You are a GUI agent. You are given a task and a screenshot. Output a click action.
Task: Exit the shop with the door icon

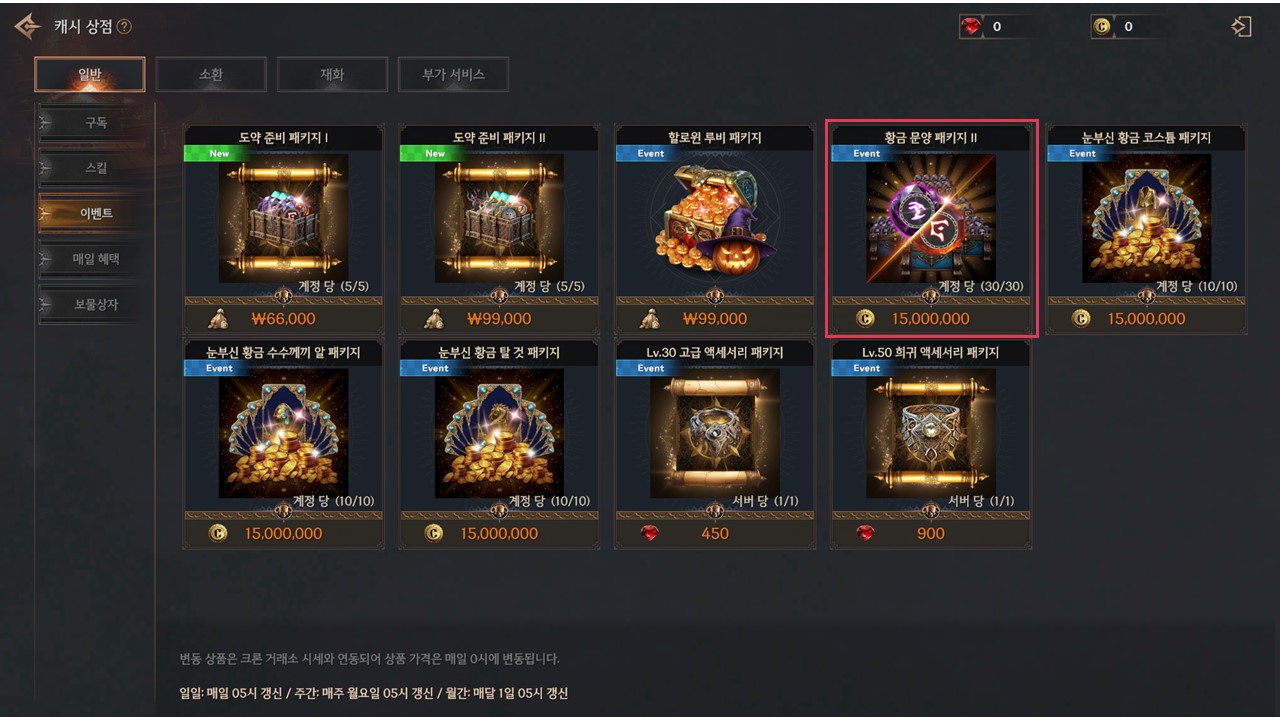(1242, 27)
